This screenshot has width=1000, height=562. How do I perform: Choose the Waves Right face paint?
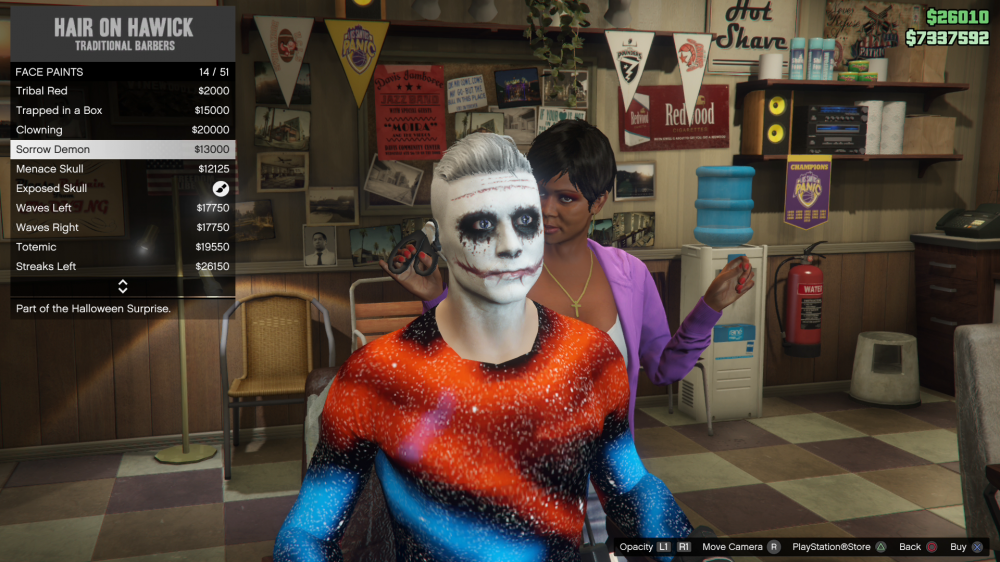point(122,227)
